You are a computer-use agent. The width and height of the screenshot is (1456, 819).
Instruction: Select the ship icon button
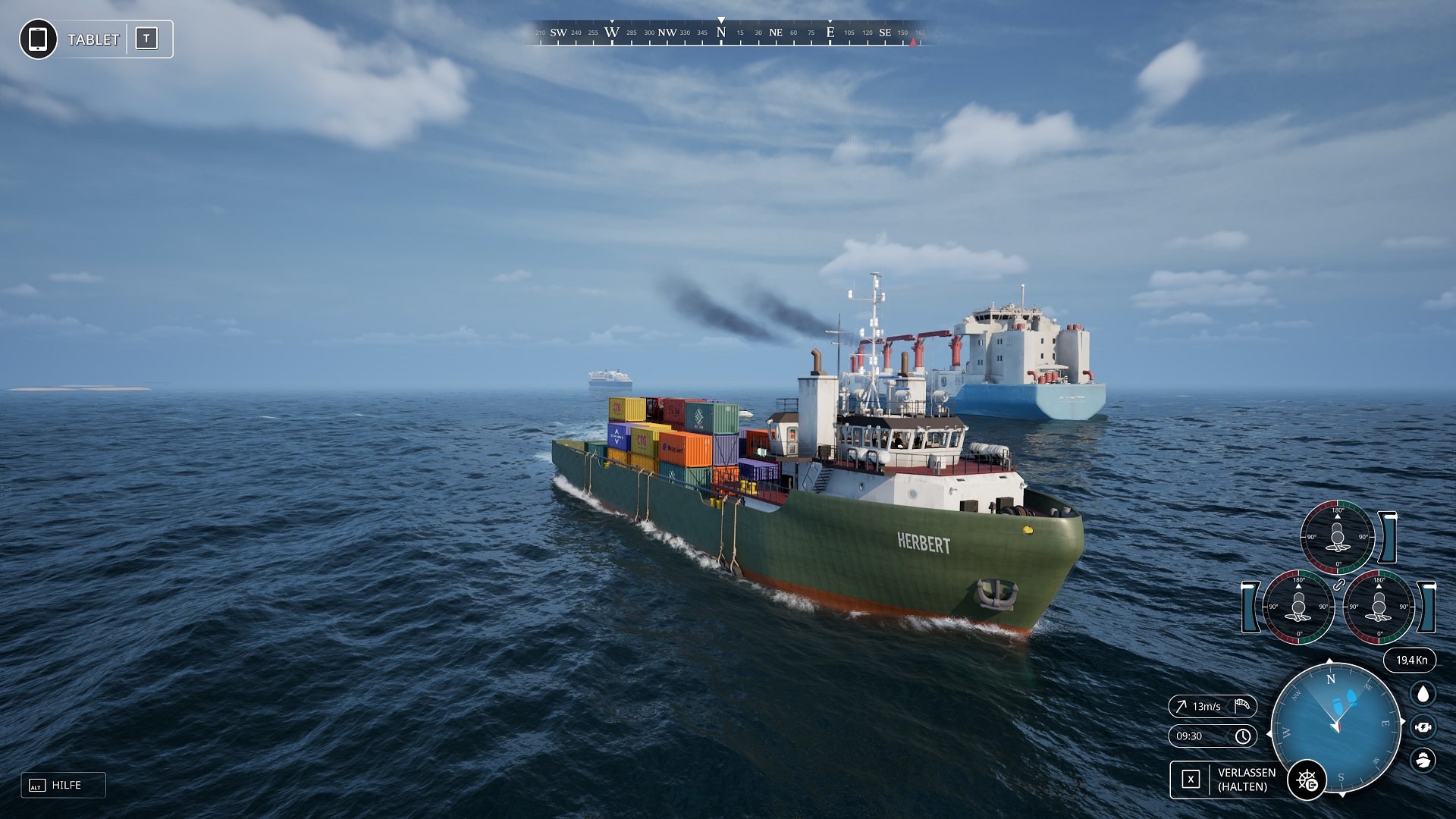1423,759
